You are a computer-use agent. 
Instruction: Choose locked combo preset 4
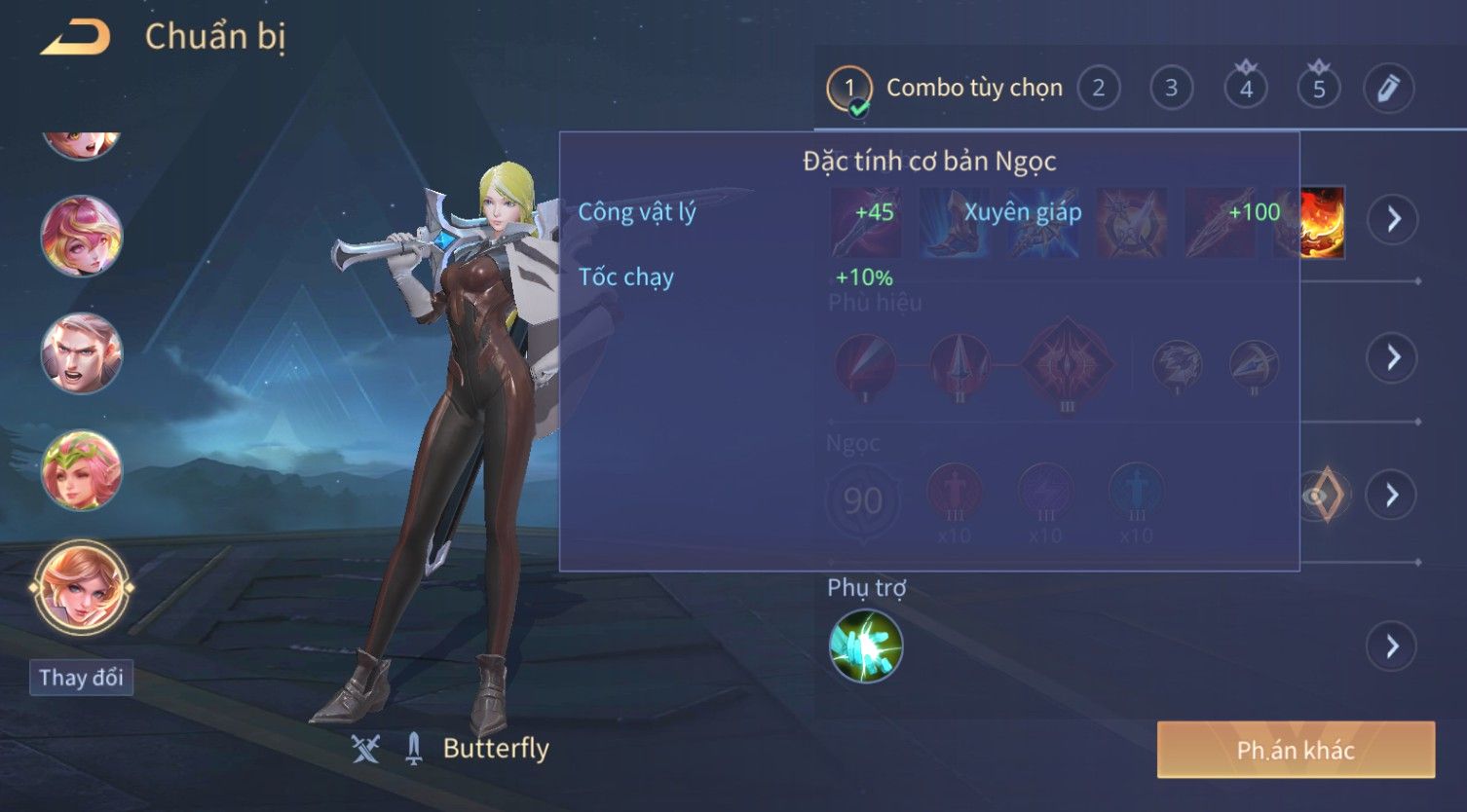1245,89
